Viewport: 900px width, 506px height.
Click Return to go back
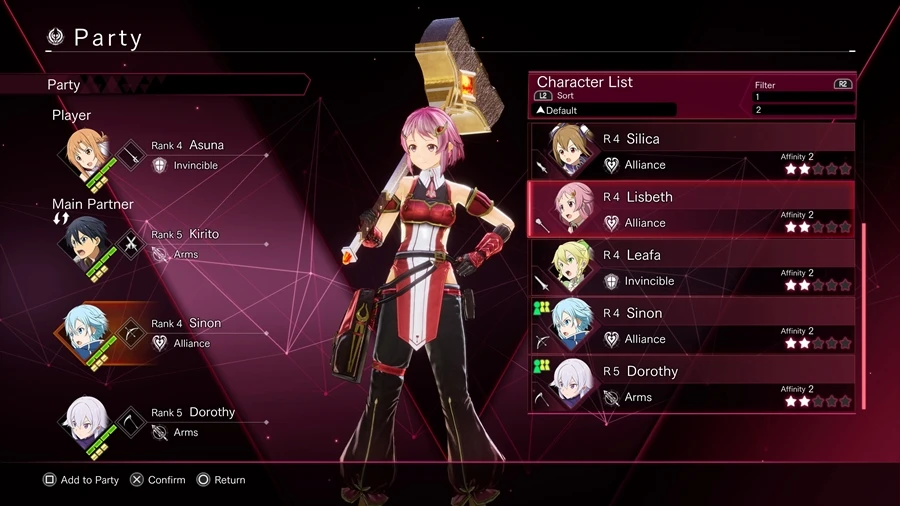(221, 480)
